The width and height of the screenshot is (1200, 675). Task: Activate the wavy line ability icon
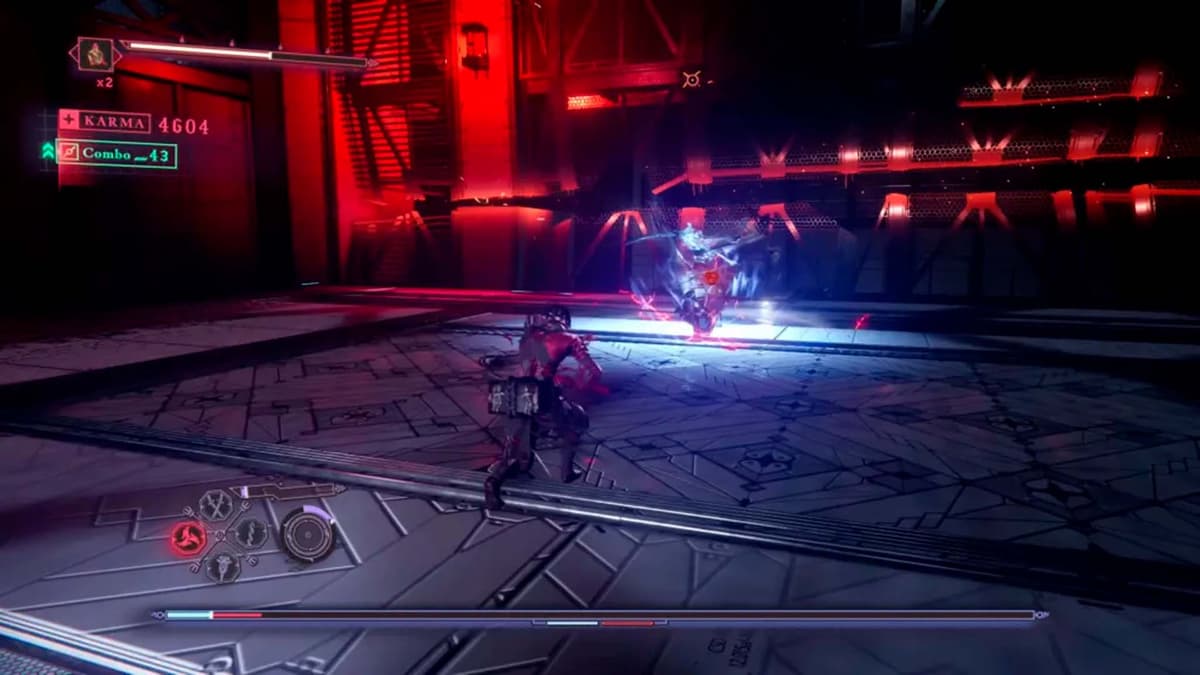pyautogui.click(x=249, y=533)
